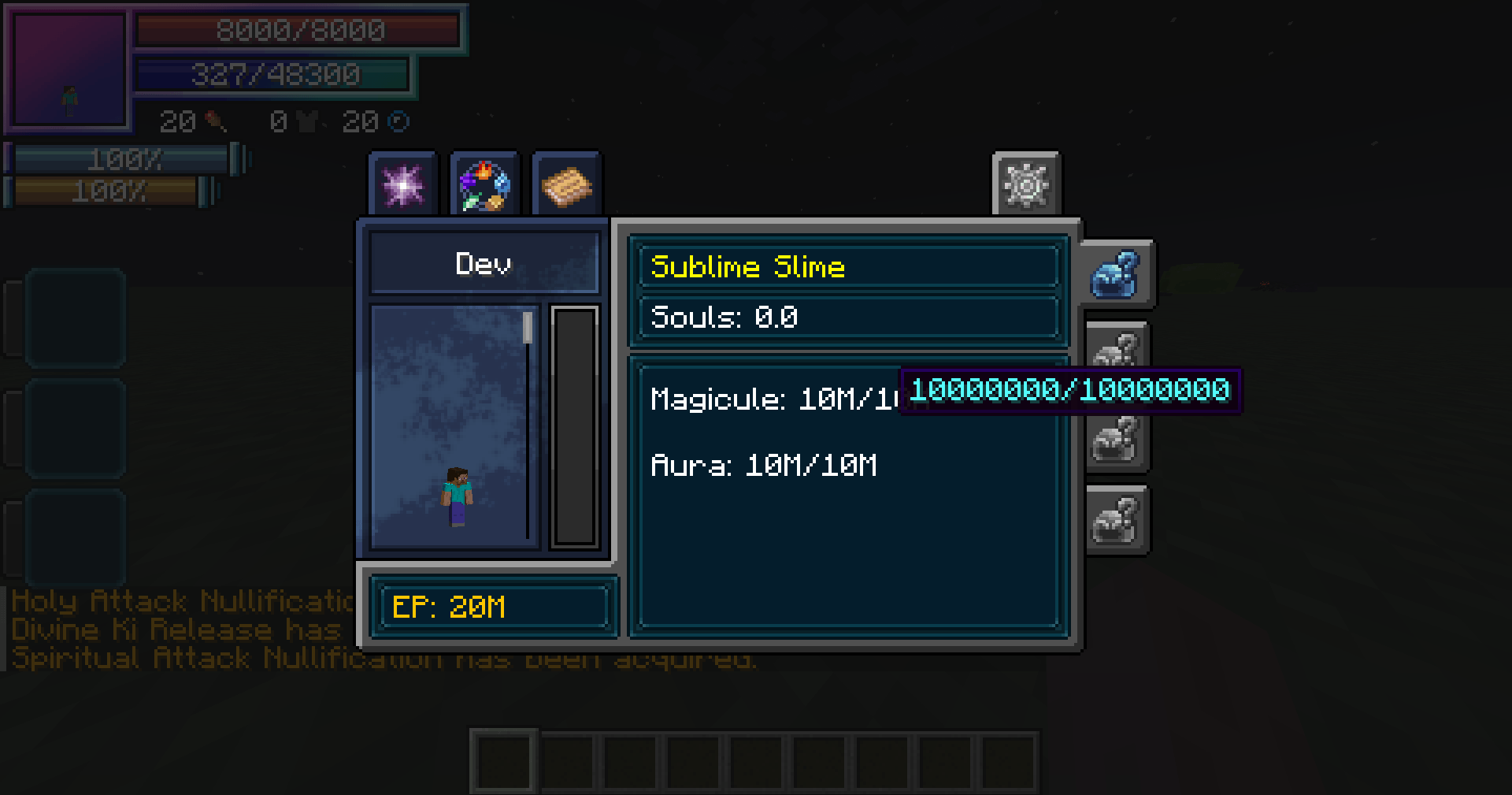Image resolution: width=1512 pixels, height=795 pixels.
Task: Select the Dev name panel
Action: (484, 262)
